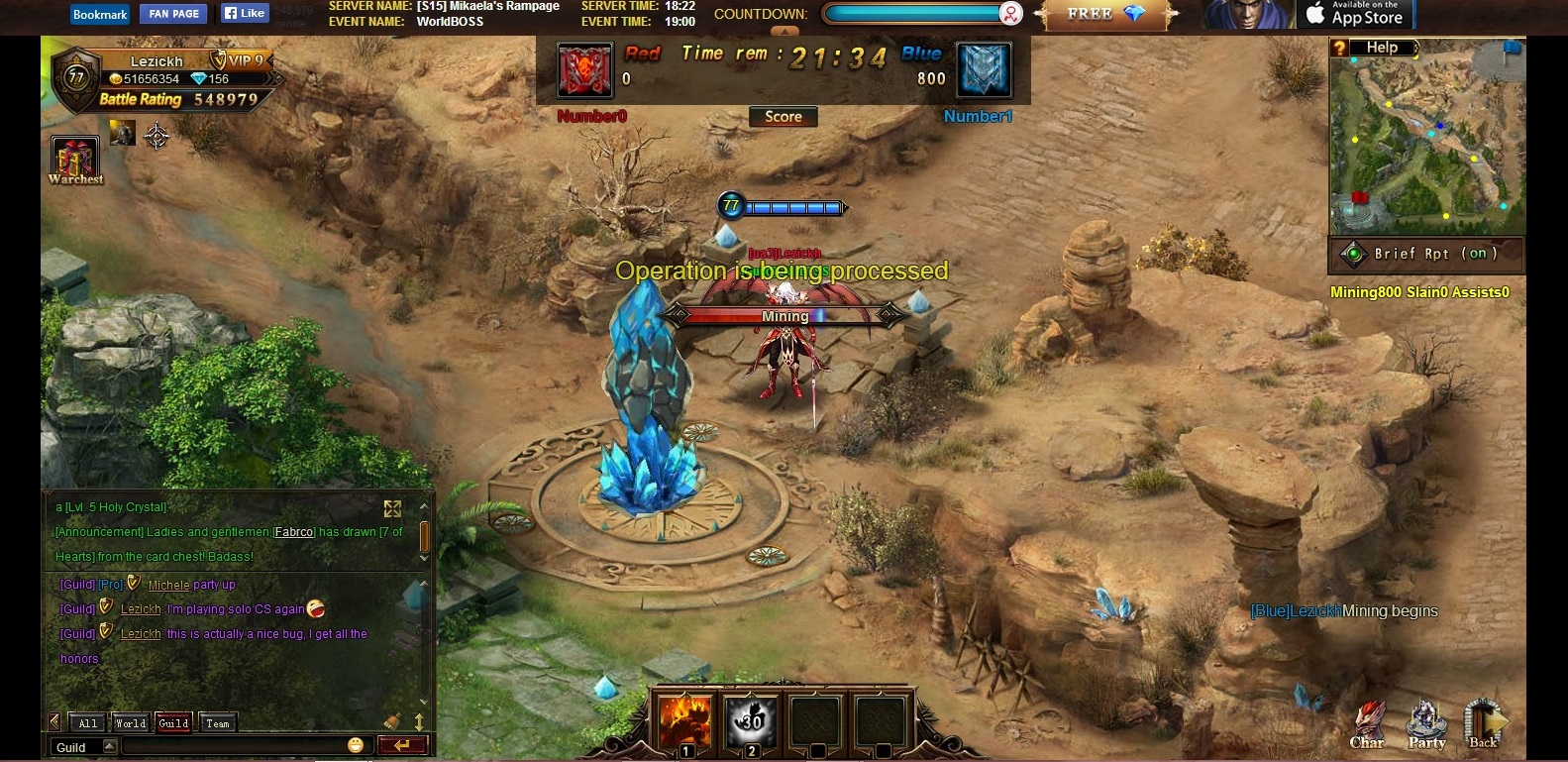
Task: Open the Char menu
Action: coord(1368,725)
